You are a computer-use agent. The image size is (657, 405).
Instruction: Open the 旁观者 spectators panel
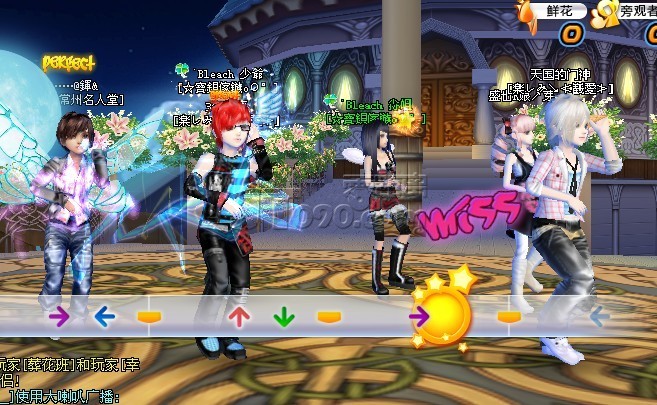click(636, 10)
